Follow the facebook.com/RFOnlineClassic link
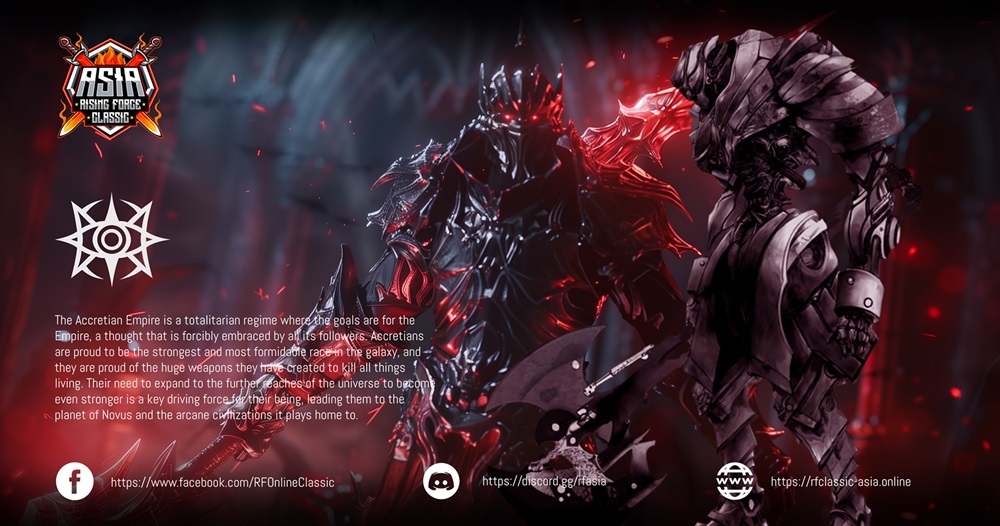The image size is (1000, 526). [x=222, y=482]
